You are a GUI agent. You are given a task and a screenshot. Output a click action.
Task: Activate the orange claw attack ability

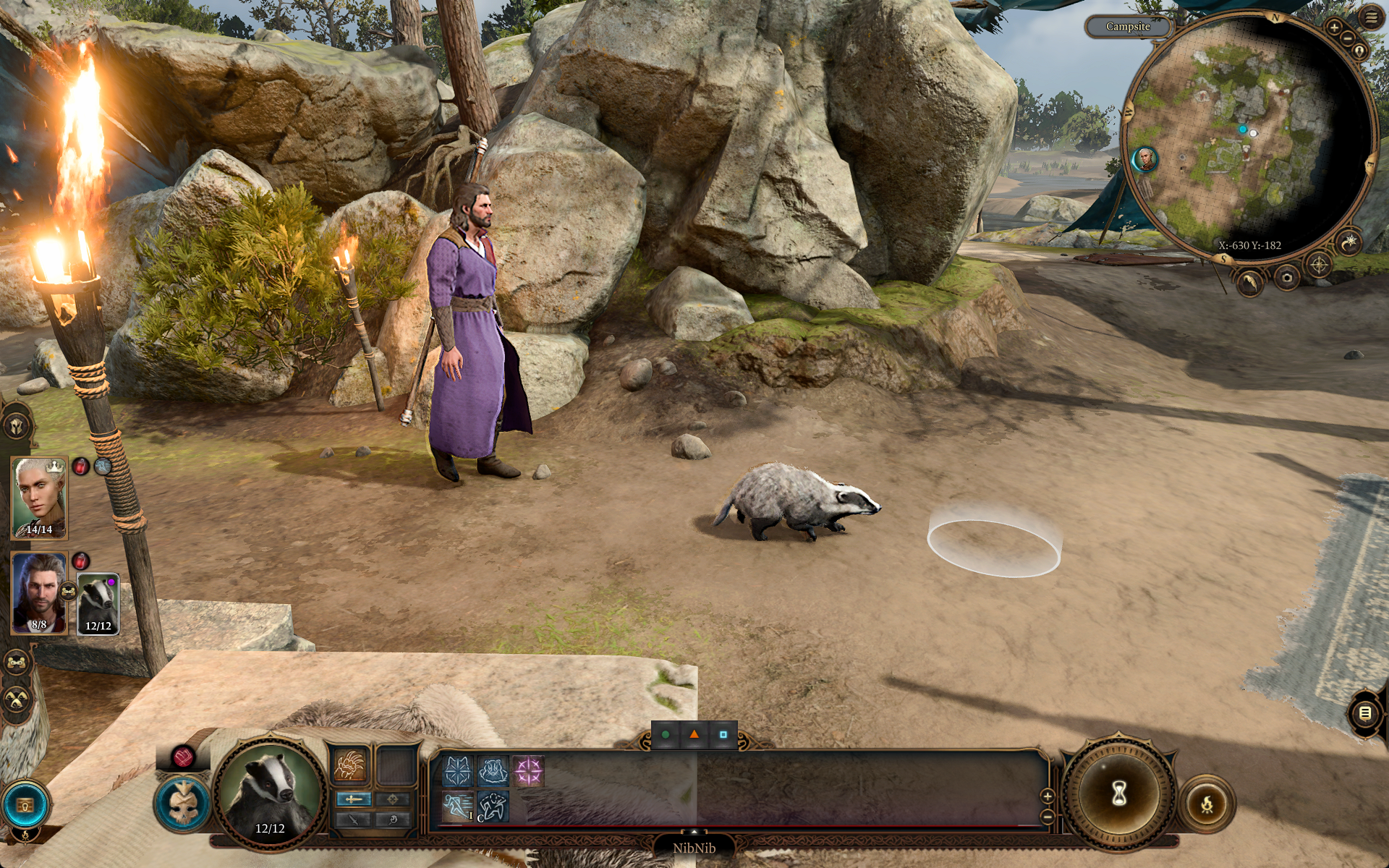[x=350, y=765]
